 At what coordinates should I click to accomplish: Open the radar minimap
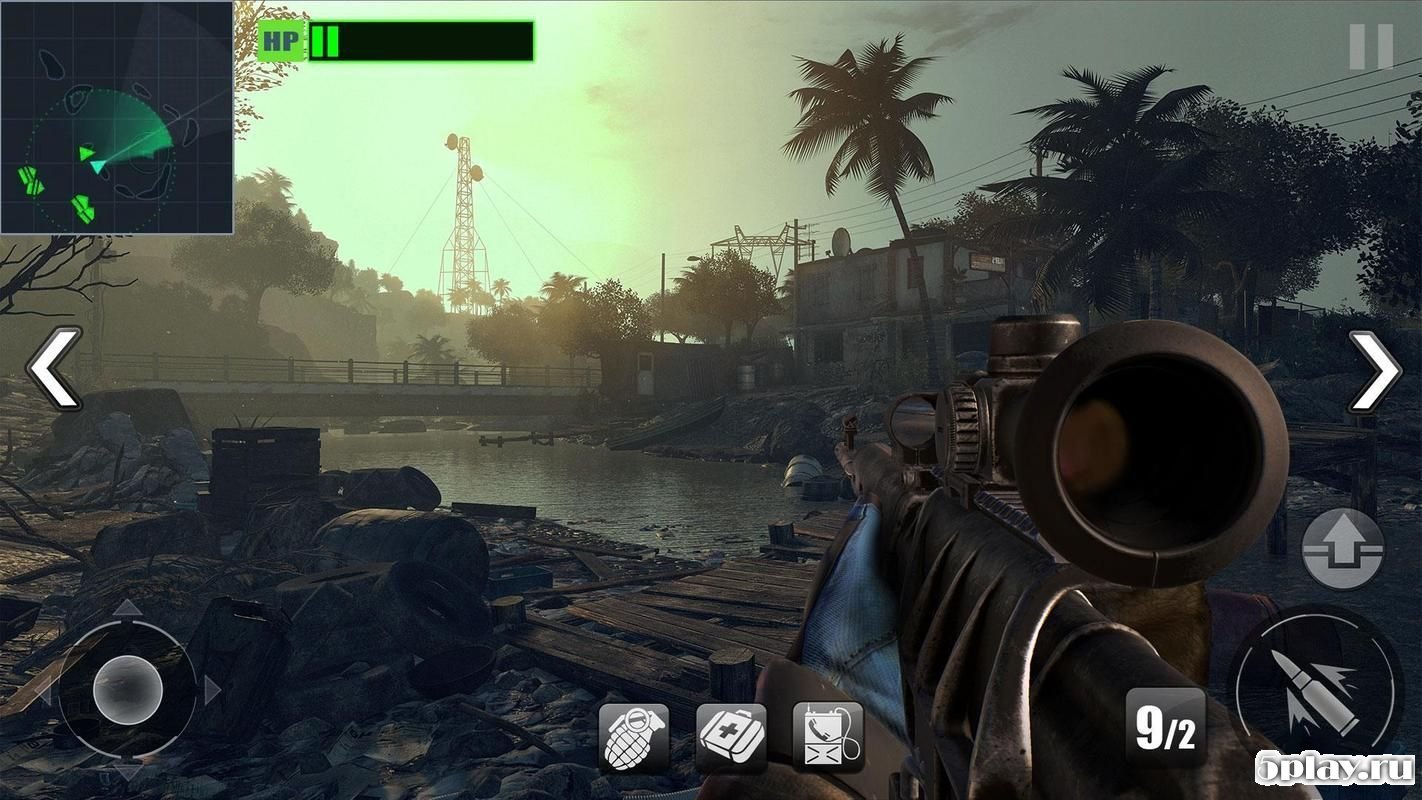coord(117,117)
